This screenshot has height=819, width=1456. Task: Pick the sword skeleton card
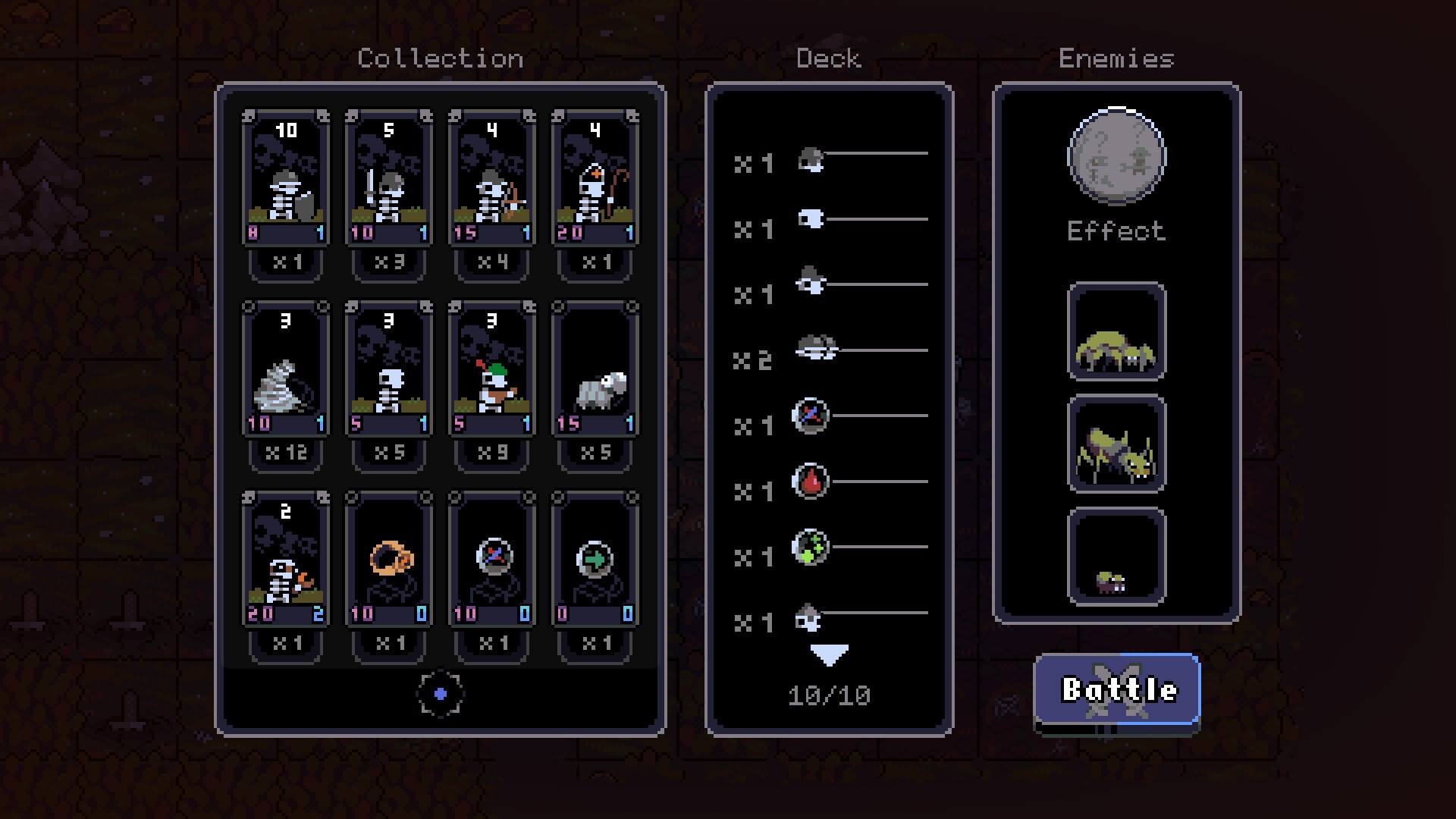point(389,179)
